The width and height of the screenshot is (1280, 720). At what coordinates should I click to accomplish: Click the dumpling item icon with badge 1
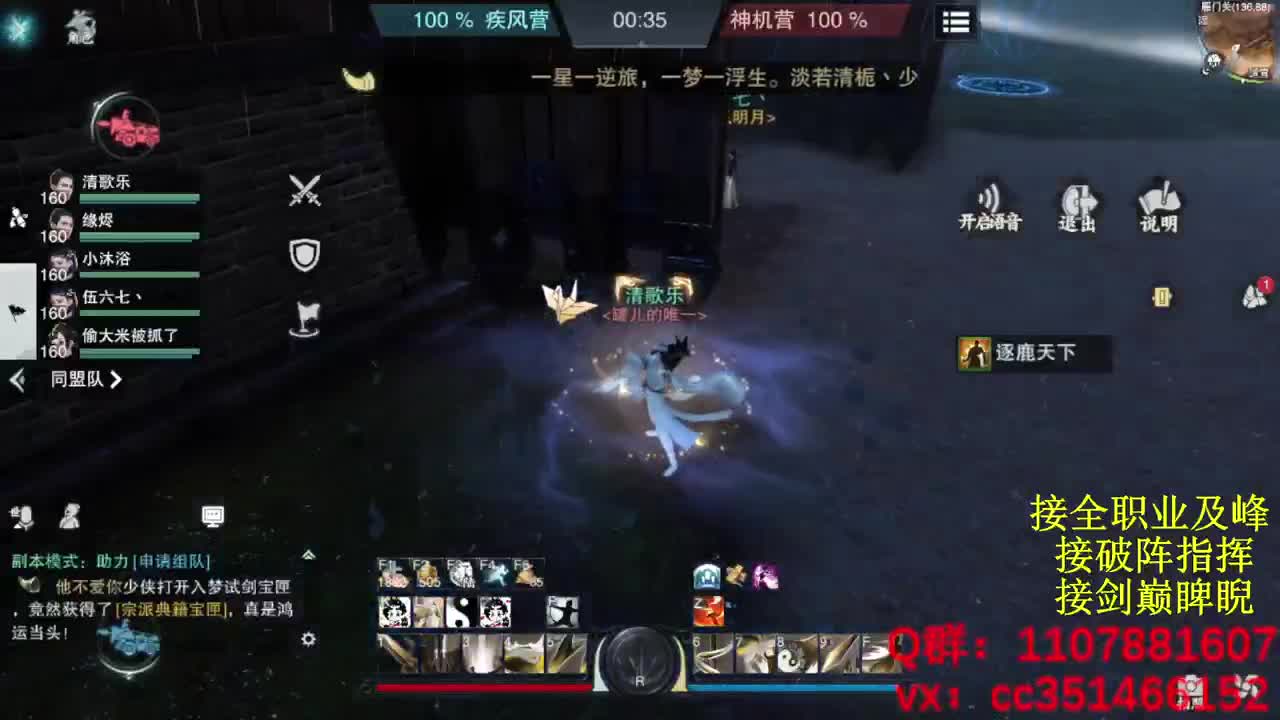click(x=1252, y=297)
